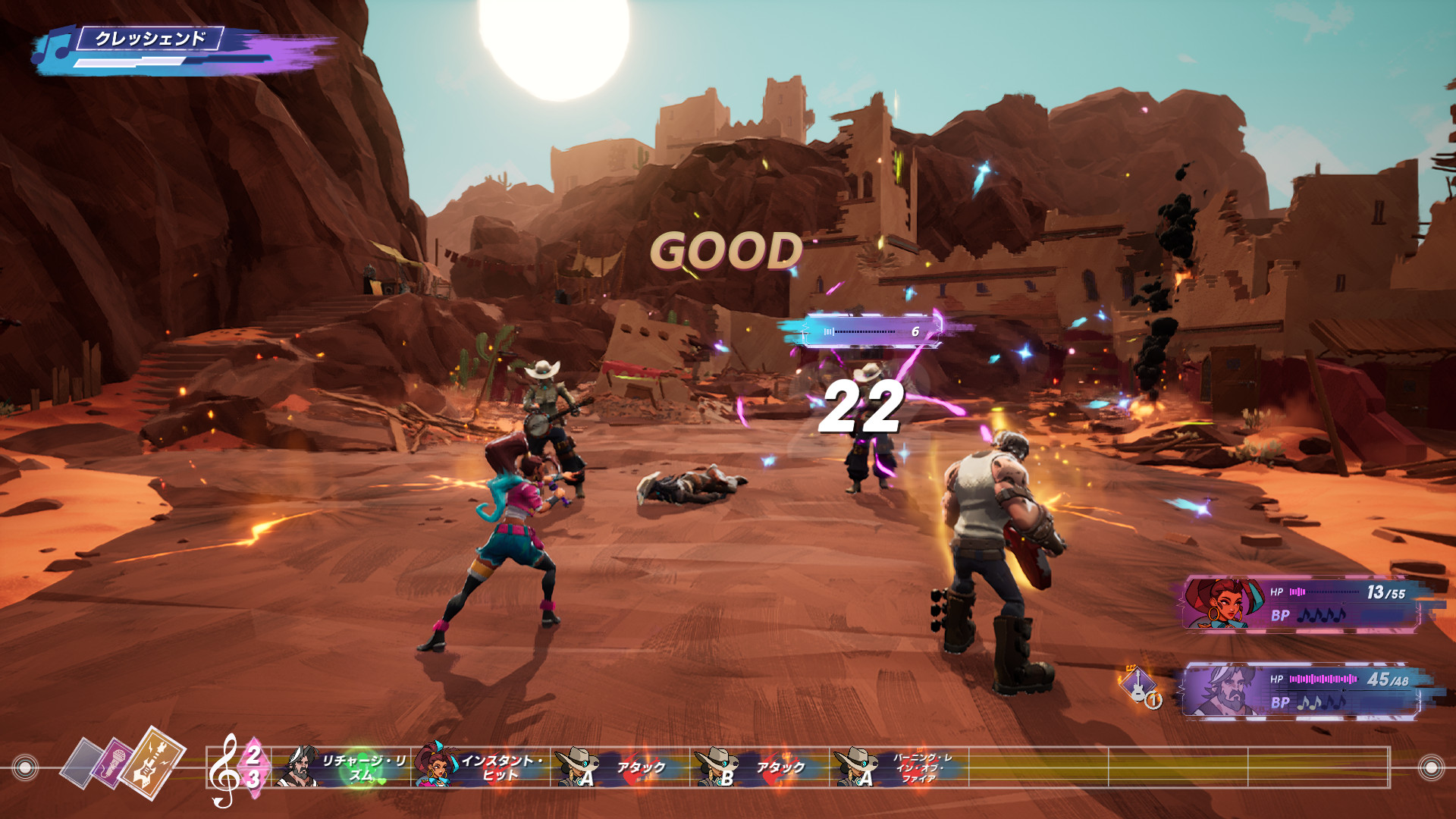
Task: Select the リチャージ・リズム timeline action
Action: point(345,767)
